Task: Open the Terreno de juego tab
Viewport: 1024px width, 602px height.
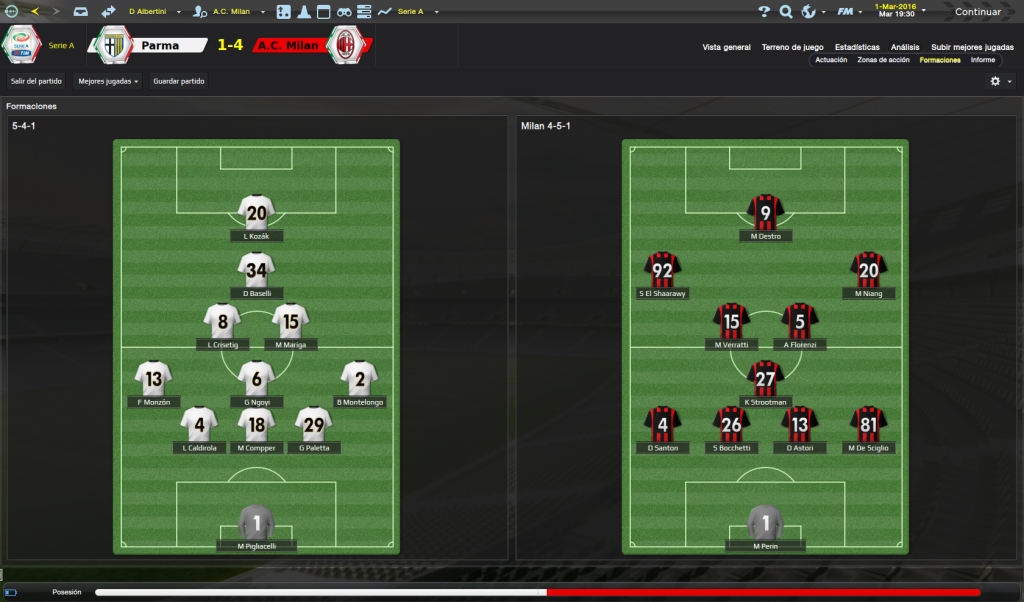Action: click(x=792, y=47)
